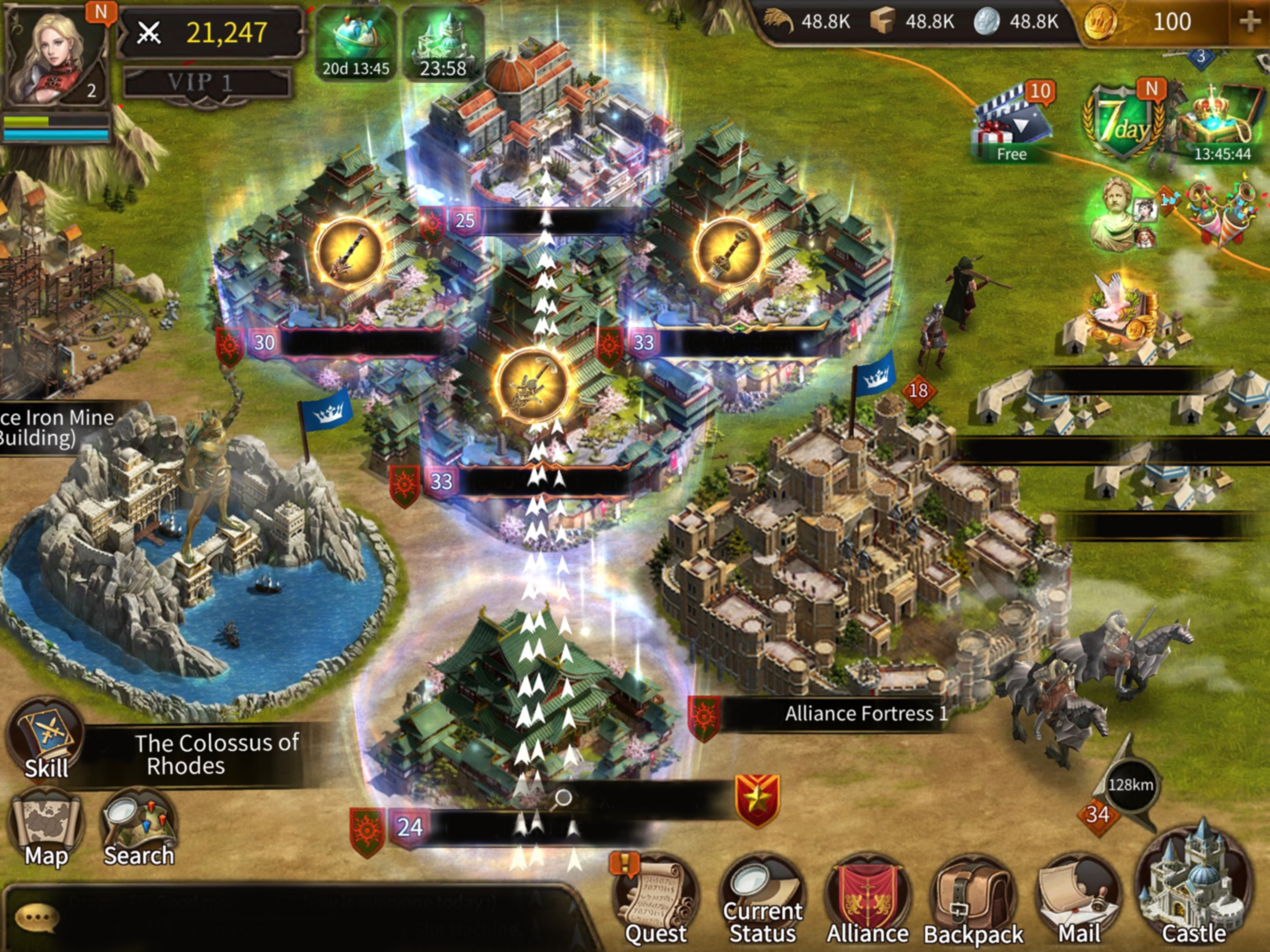Open the world Map
This screenshot has width=1270, height=952.
click(46, 830)
